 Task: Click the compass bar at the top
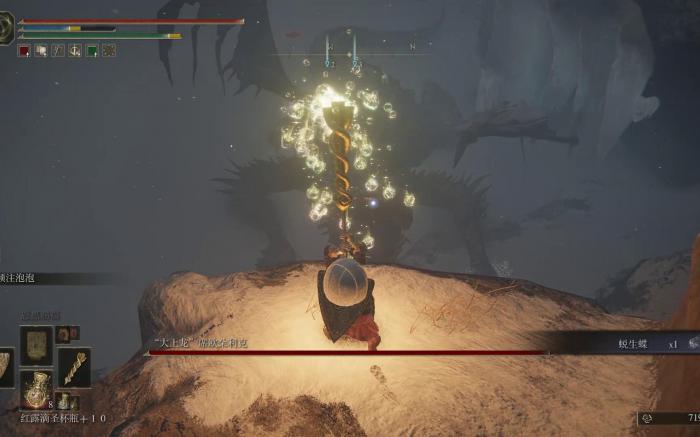[370, 46]
